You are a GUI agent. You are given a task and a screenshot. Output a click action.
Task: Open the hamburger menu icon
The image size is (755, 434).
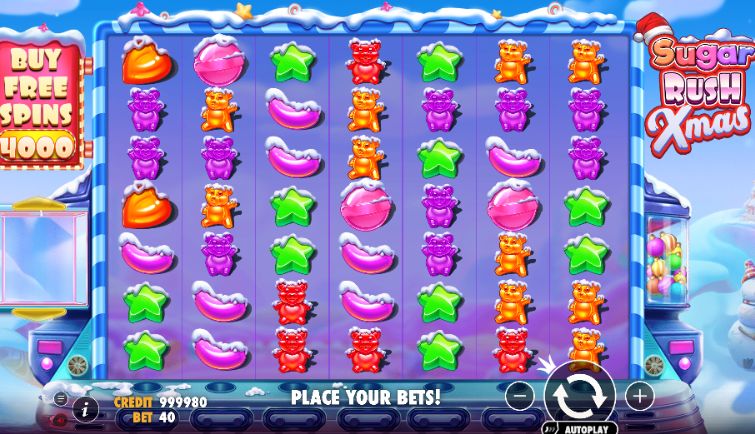tap(61, 399)
